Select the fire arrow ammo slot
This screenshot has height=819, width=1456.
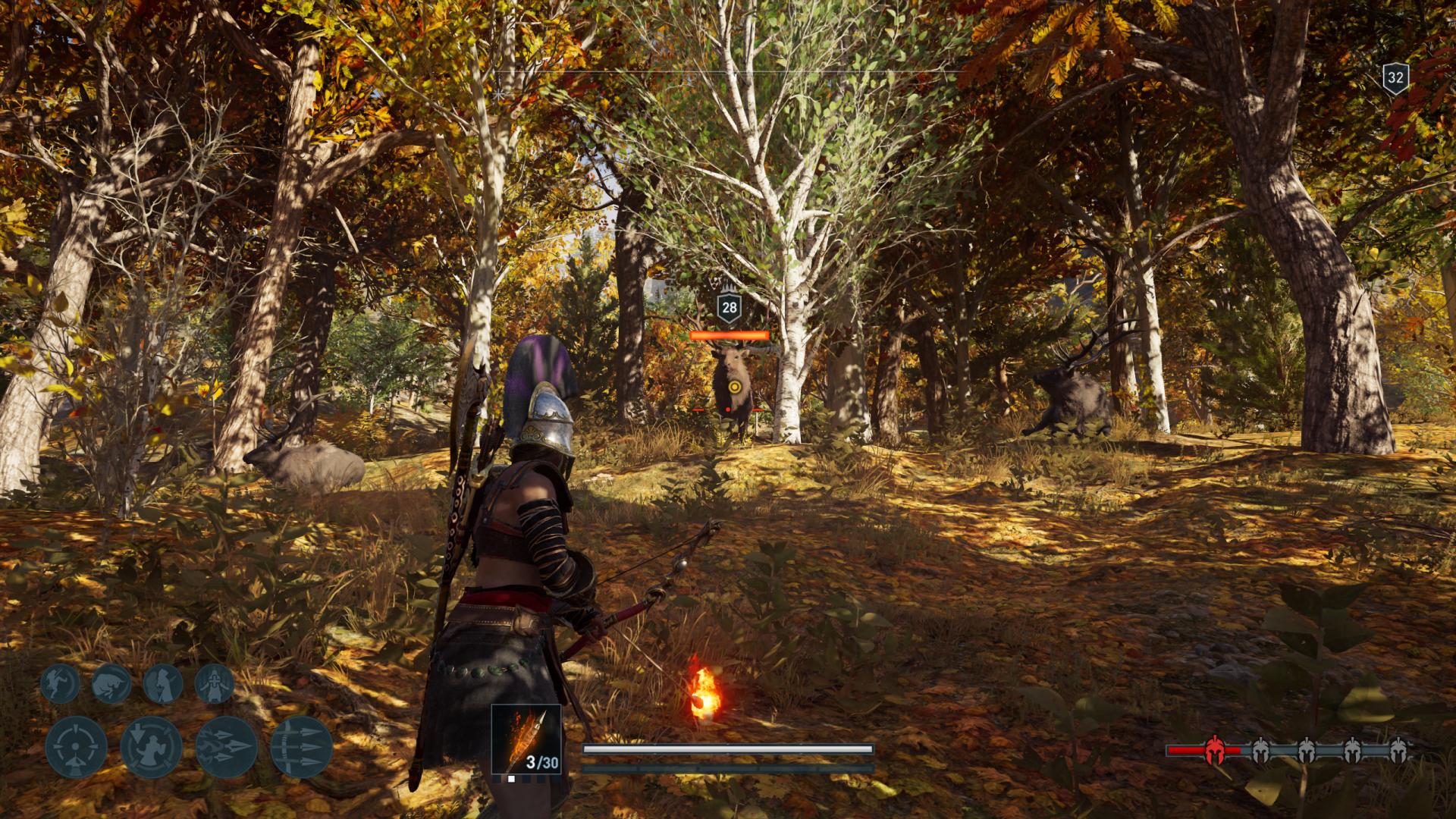(x=526, y=740)
